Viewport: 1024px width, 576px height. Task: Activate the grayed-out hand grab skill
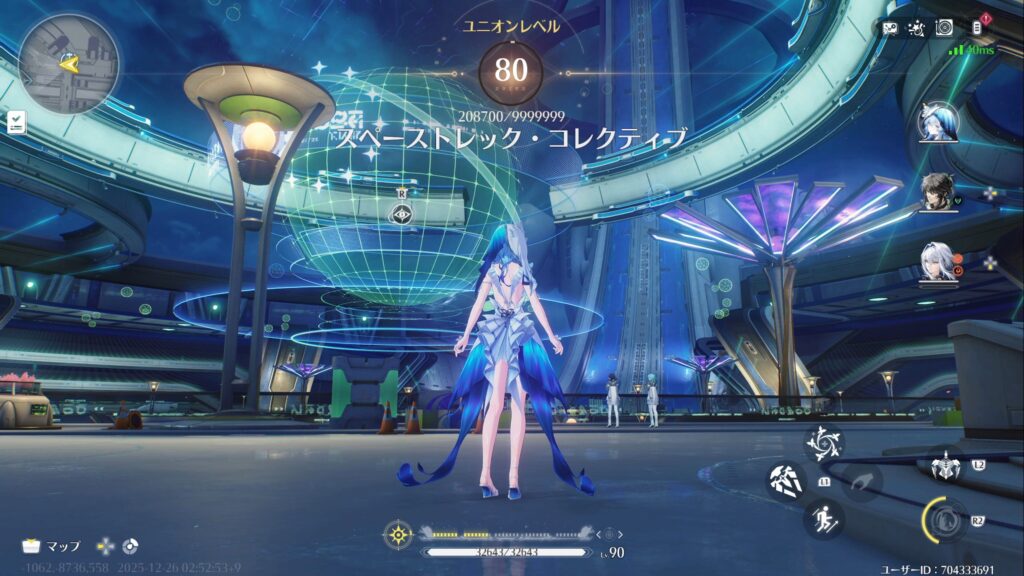coord(861,481)
